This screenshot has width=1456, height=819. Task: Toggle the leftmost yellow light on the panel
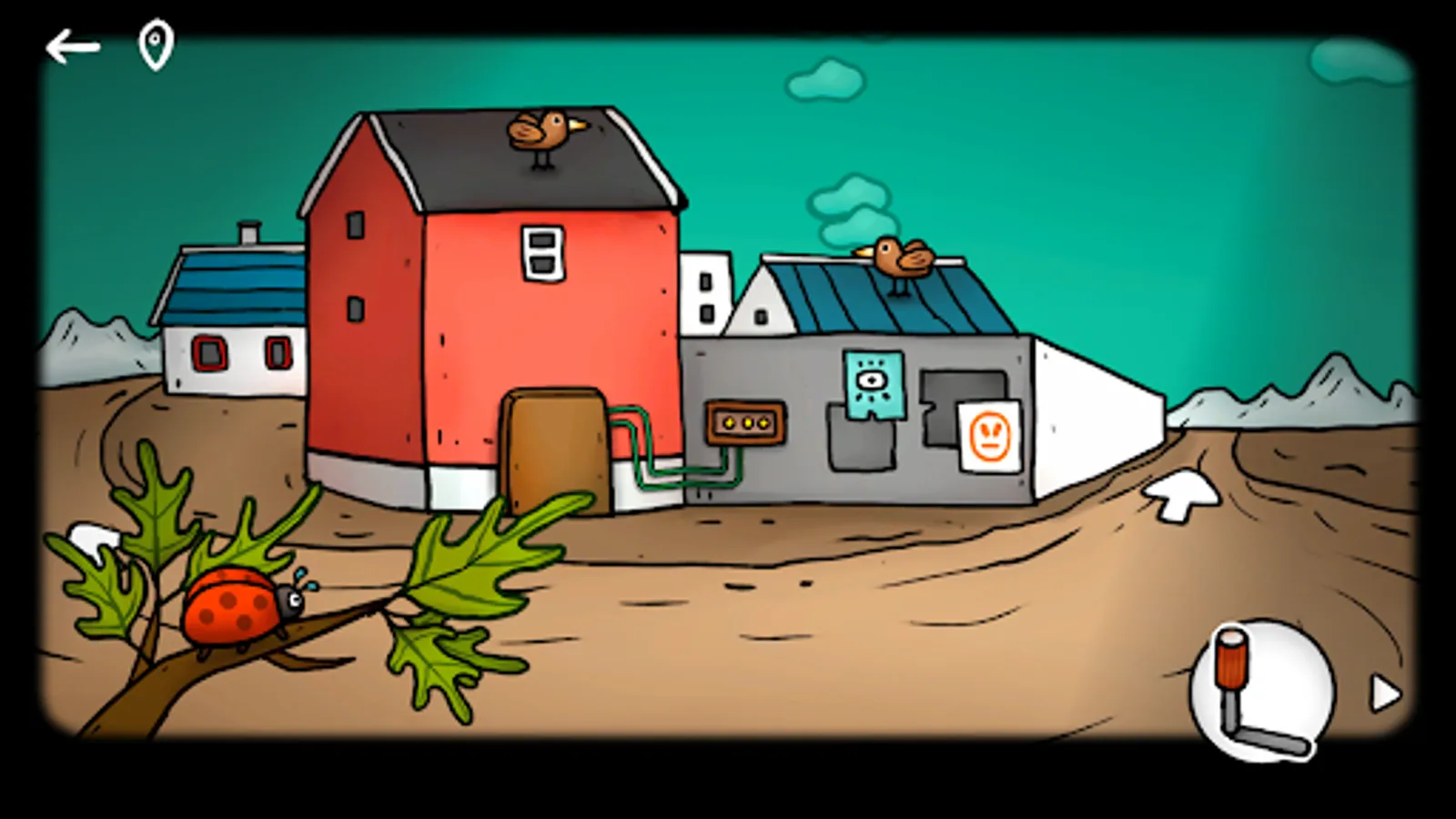tap(728, 423)
